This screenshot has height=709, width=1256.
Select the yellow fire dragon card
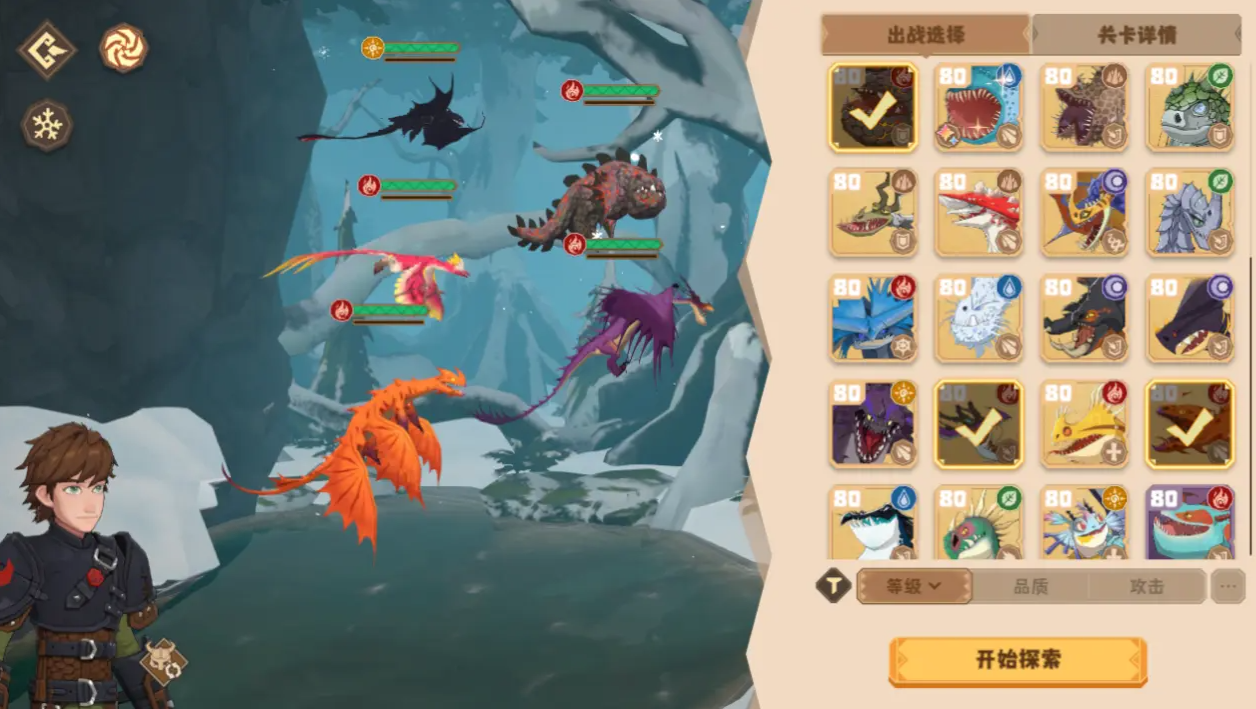point(1084,423)
